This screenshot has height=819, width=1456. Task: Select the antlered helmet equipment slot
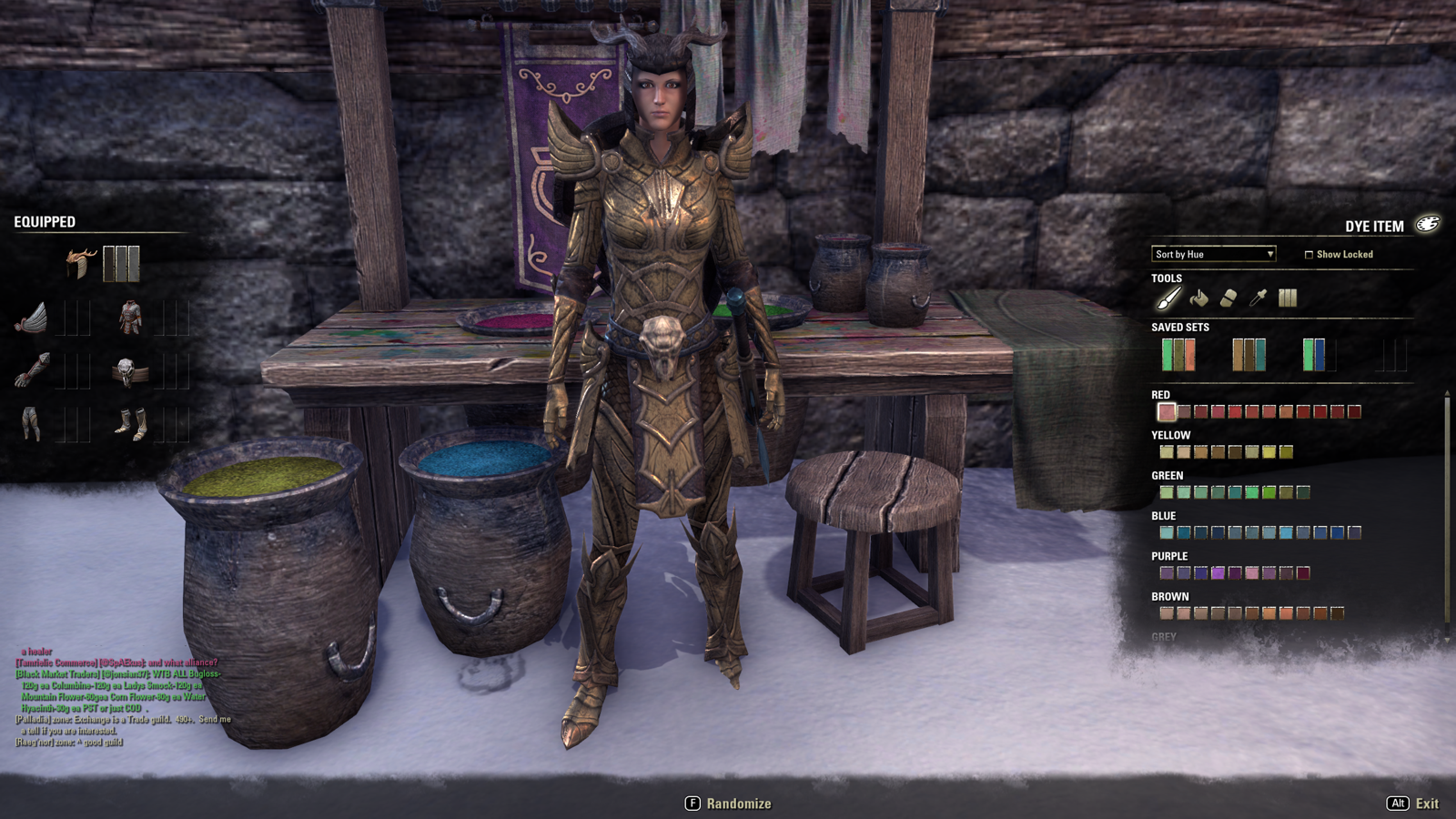tap(82, 264)
